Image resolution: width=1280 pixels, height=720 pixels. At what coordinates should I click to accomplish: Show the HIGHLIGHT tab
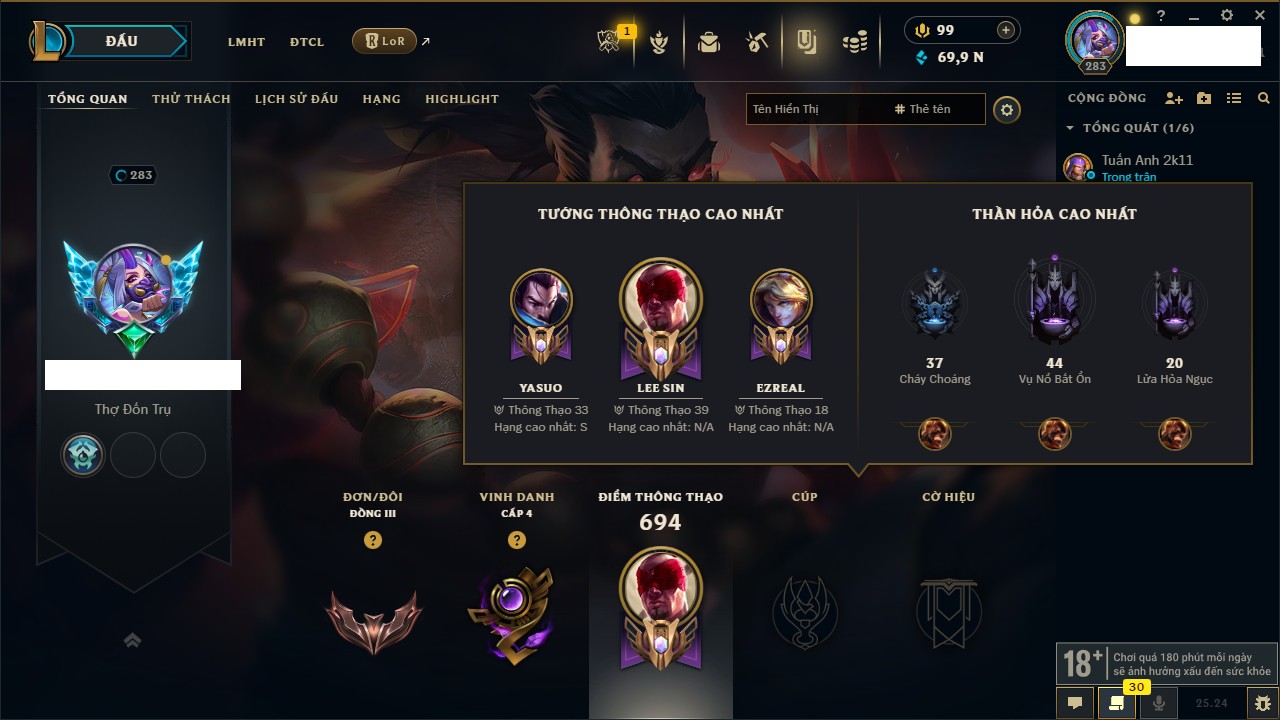(462, 99)
